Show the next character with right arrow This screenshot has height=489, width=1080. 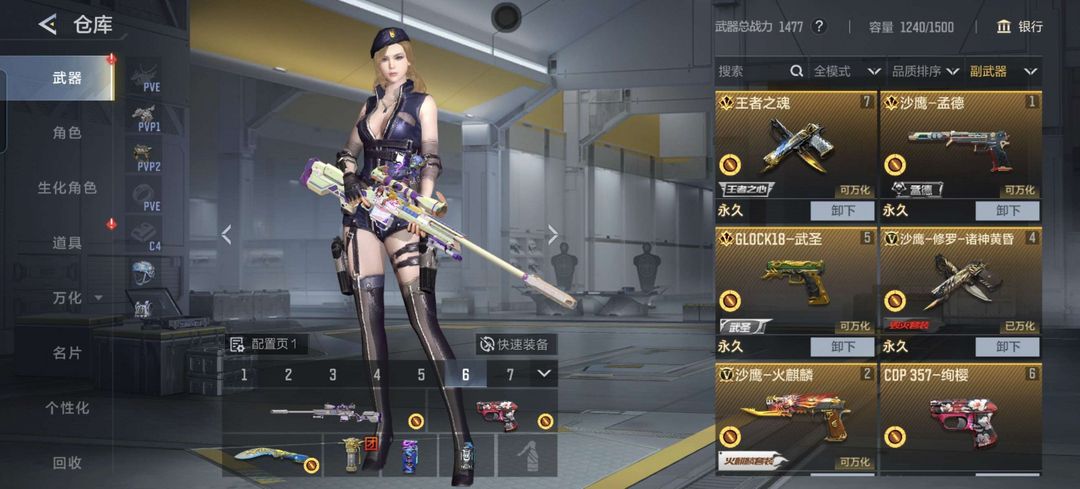pos(553,234)
